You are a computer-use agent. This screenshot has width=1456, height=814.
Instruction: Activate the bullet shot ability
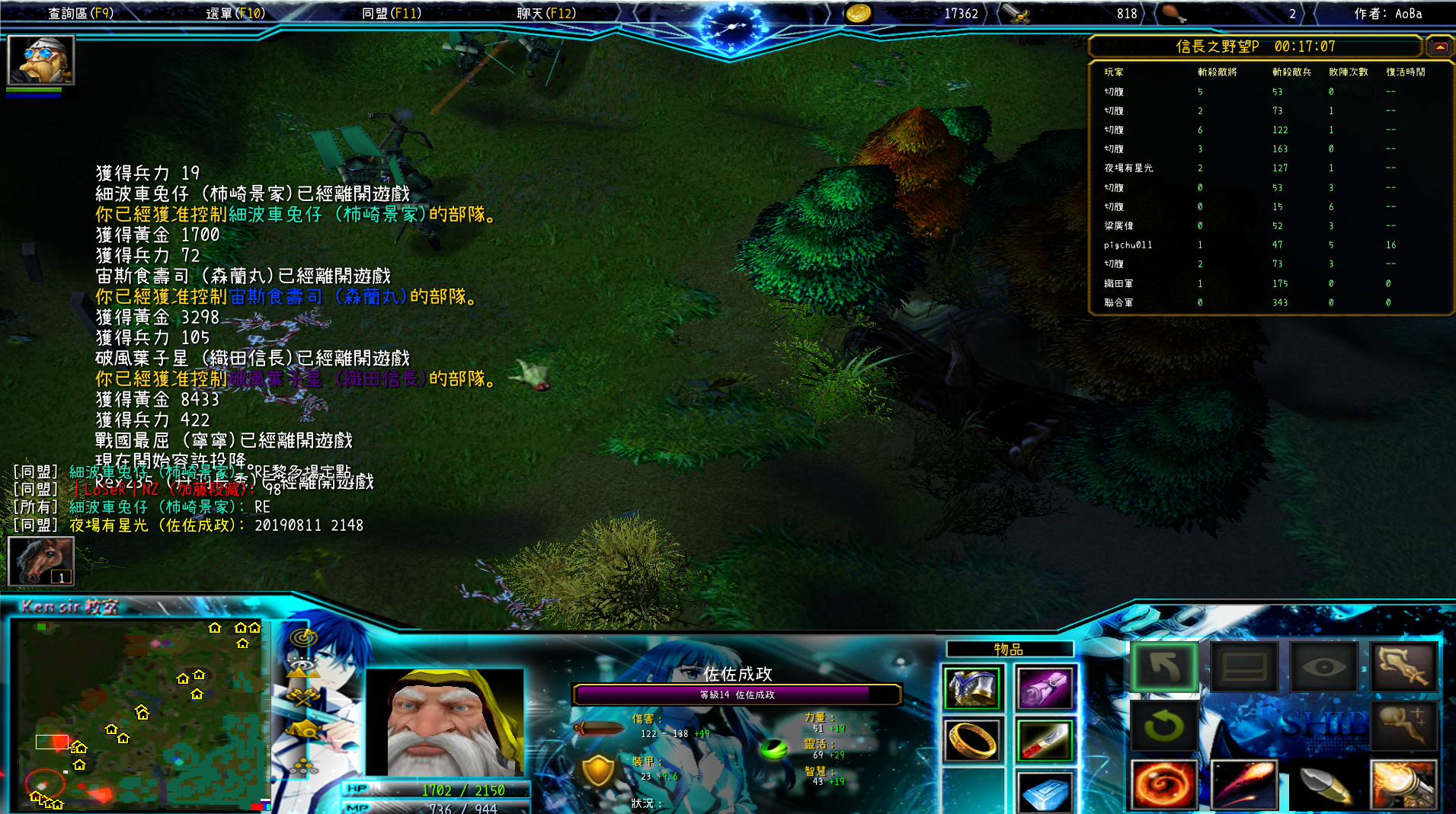click(1323, 784)
